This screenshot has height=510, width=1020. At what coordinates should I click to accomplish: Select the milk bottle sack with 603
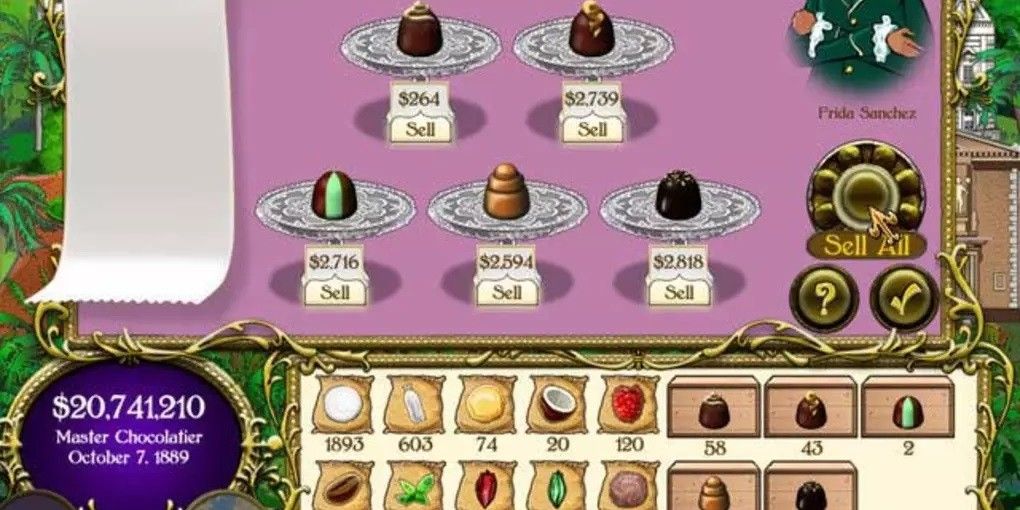click(x=415, y=405)
